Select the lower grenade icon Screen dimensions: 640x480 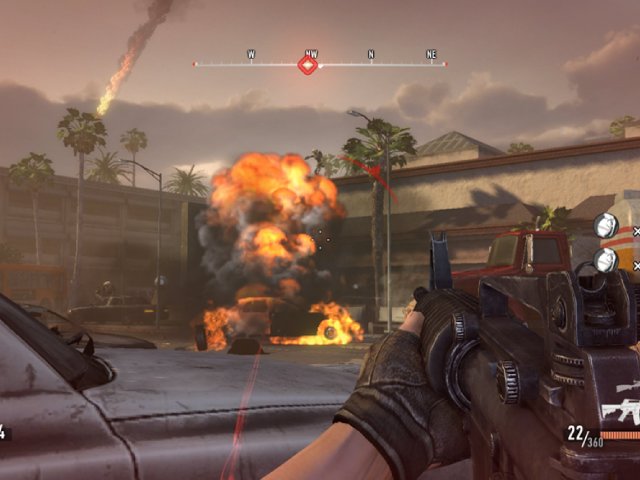click(605, 260)
